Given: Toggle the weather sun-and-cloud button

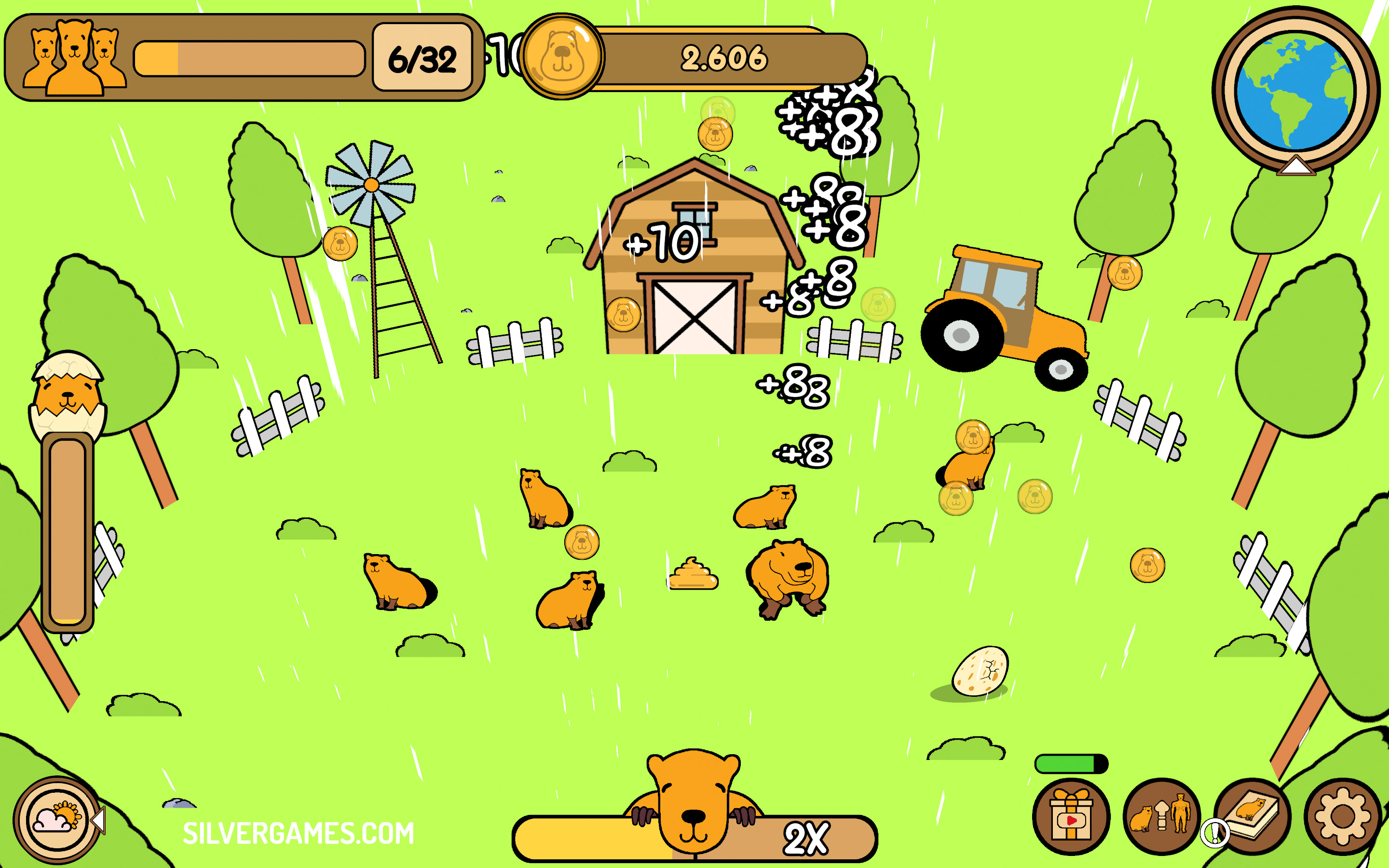Looking at the screenshot, I should tap(57, 819).
